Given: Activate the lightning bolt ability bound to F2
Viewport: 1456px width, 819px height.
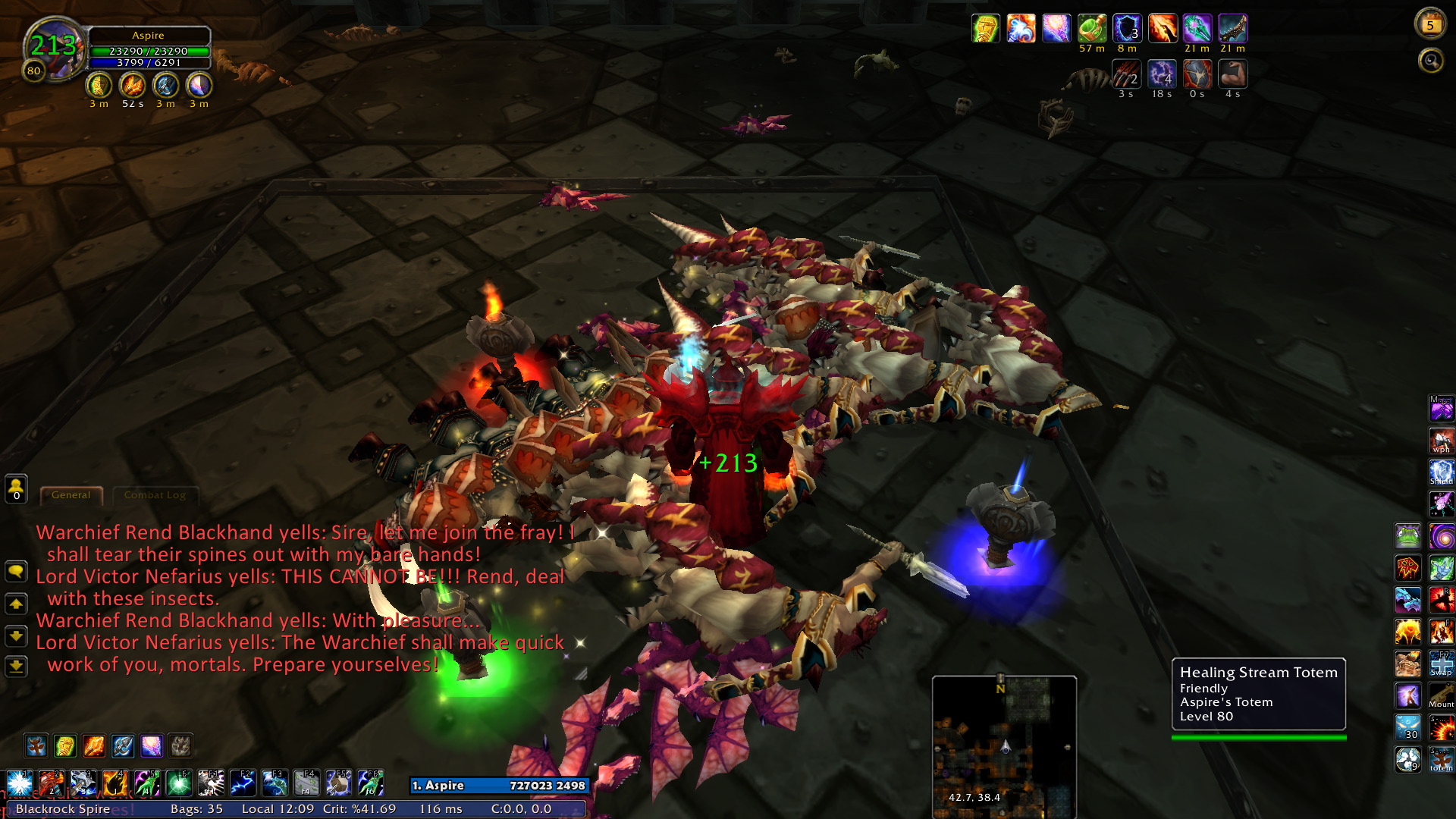Looking at the screenshot, I should [243, 783].
